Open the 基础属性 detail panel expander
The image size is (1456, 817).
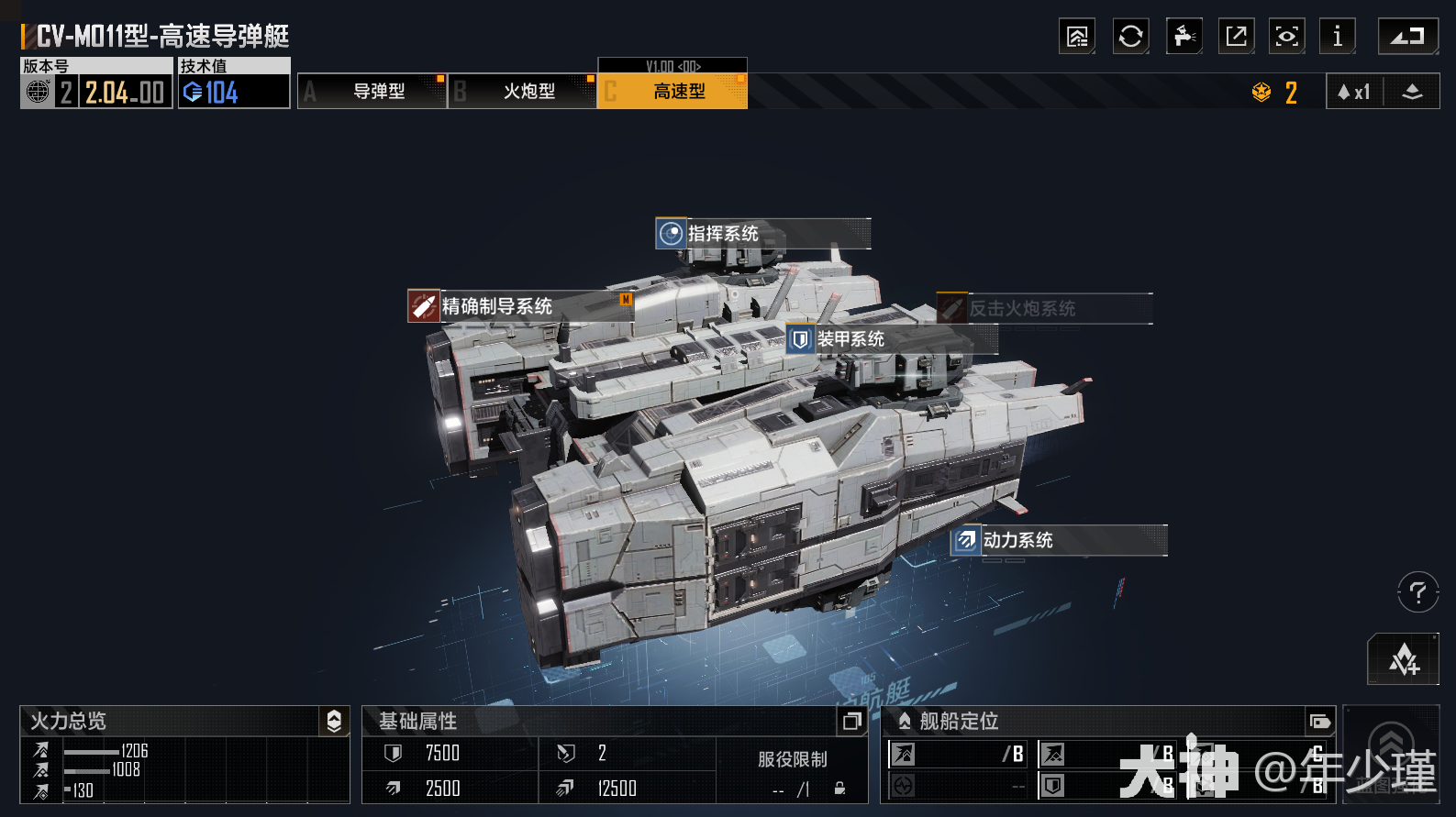tap(851, 722)
